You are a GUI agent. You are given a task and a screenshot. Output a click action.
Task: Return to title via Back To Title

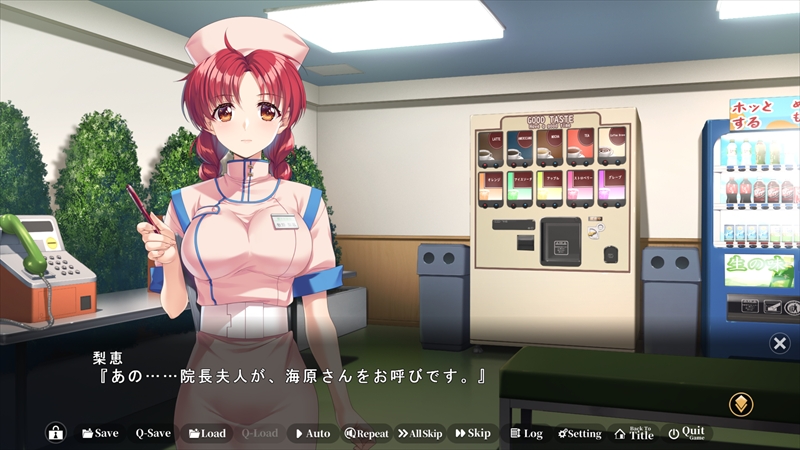[634, 433]
